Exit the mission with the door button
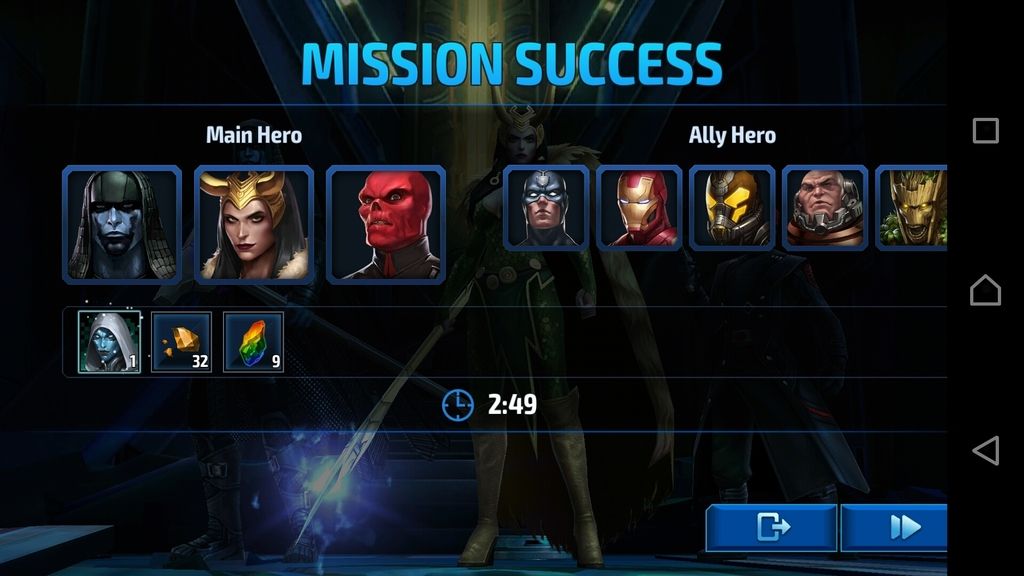 tap(770, 527)
